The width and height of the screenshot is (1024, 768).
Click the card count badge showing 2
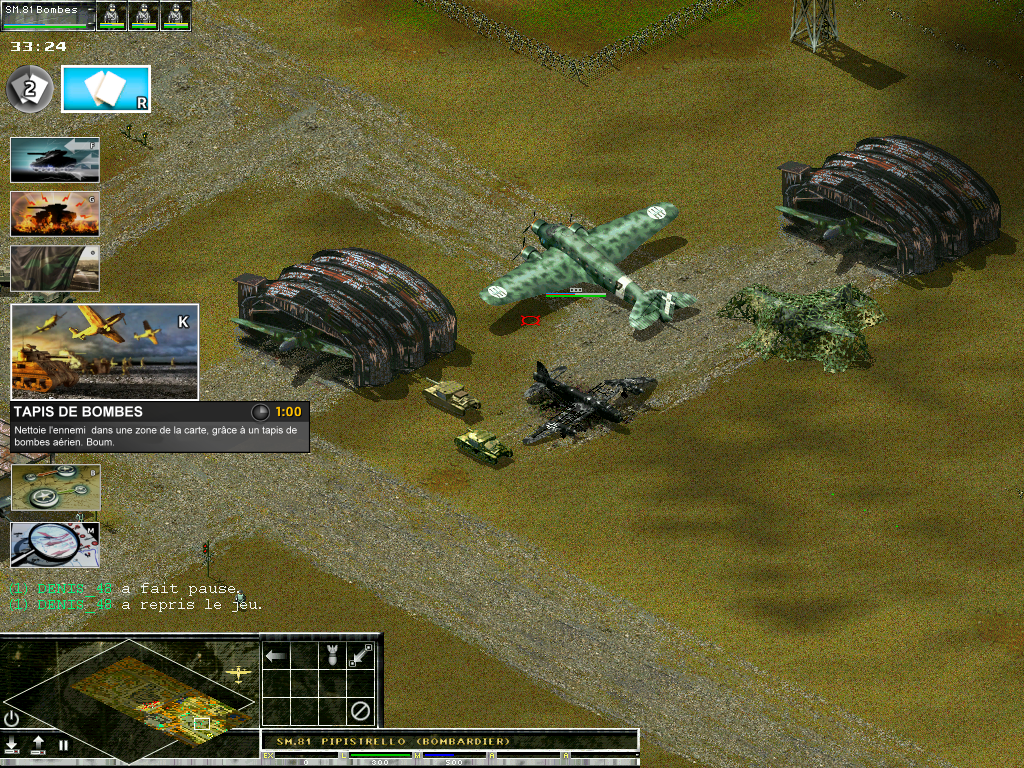pos(29,90)
